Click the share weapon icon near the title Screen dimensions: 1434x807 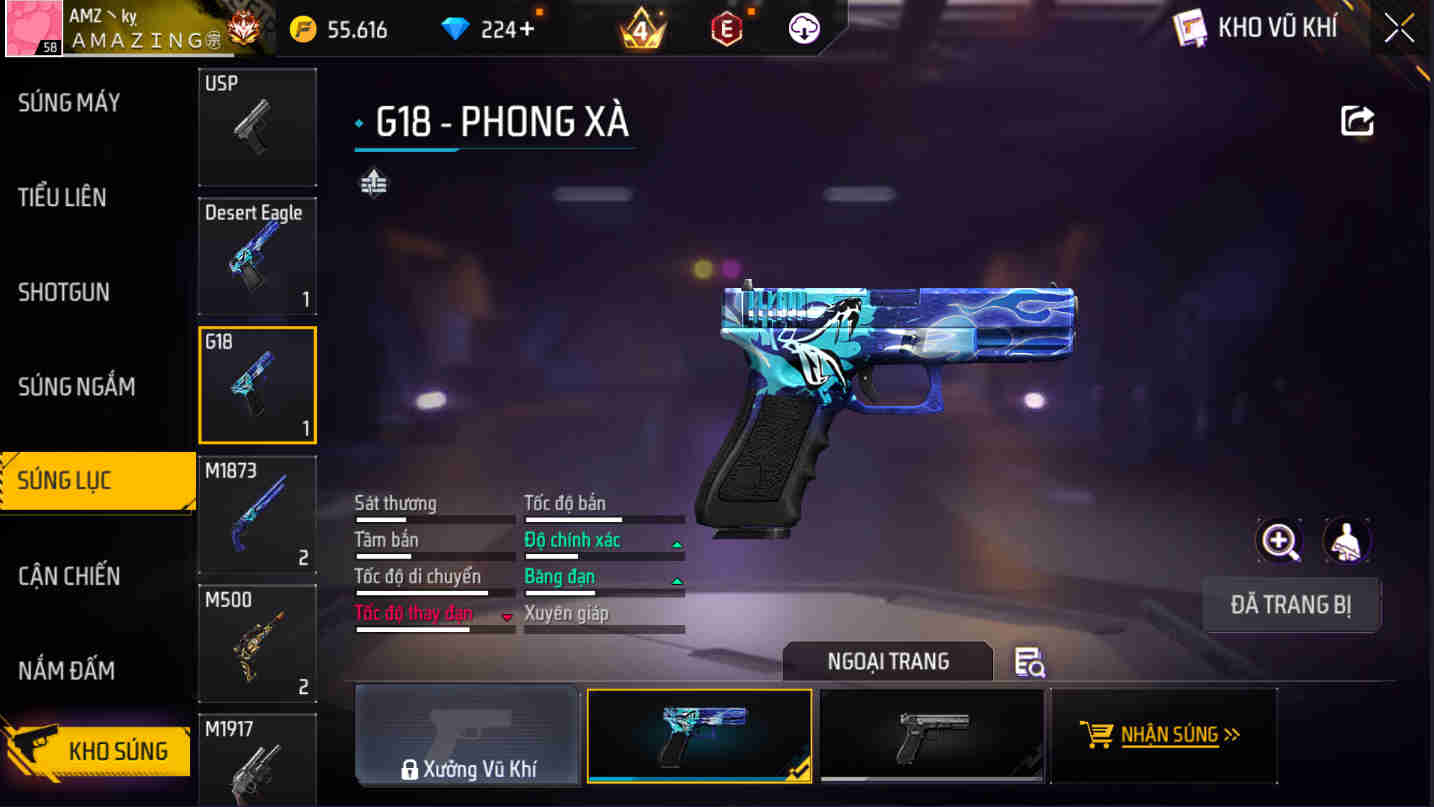(x=1357, y=119)
